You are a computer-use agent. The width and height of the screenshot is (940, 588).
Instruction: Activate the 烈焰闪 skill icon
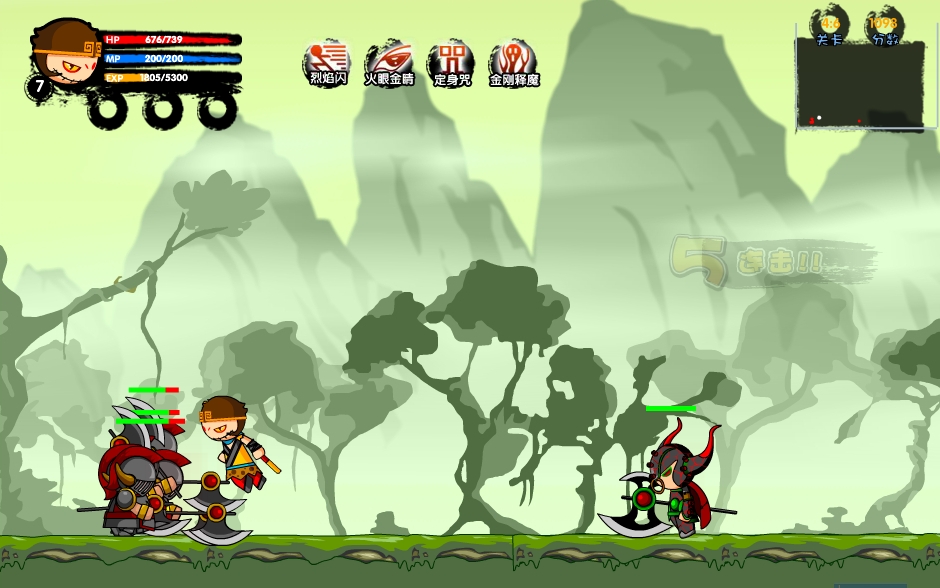click(327, 59)
